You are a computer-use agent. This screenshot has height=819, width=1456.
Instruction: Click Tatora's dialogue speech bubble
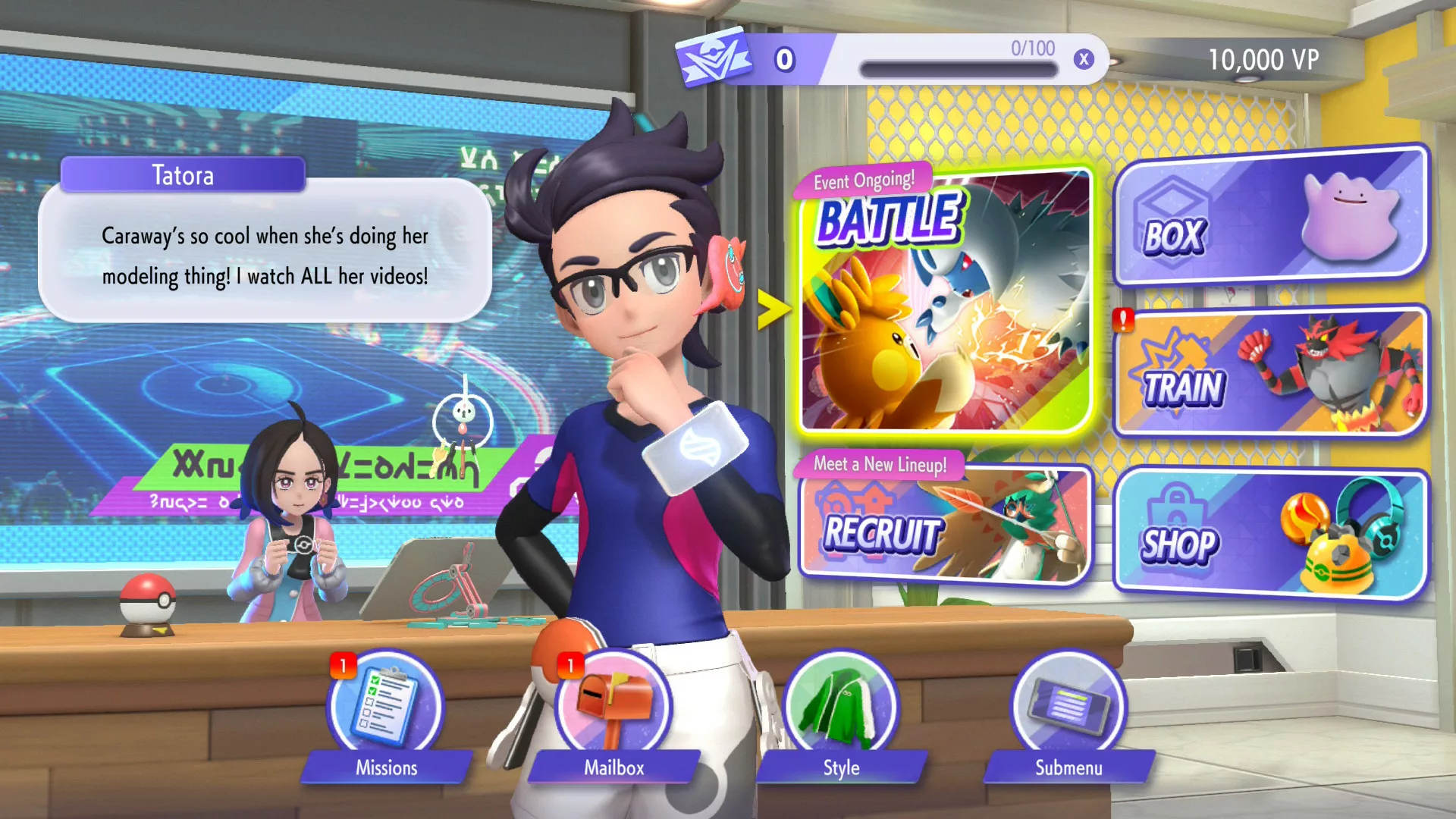(265, 255)
